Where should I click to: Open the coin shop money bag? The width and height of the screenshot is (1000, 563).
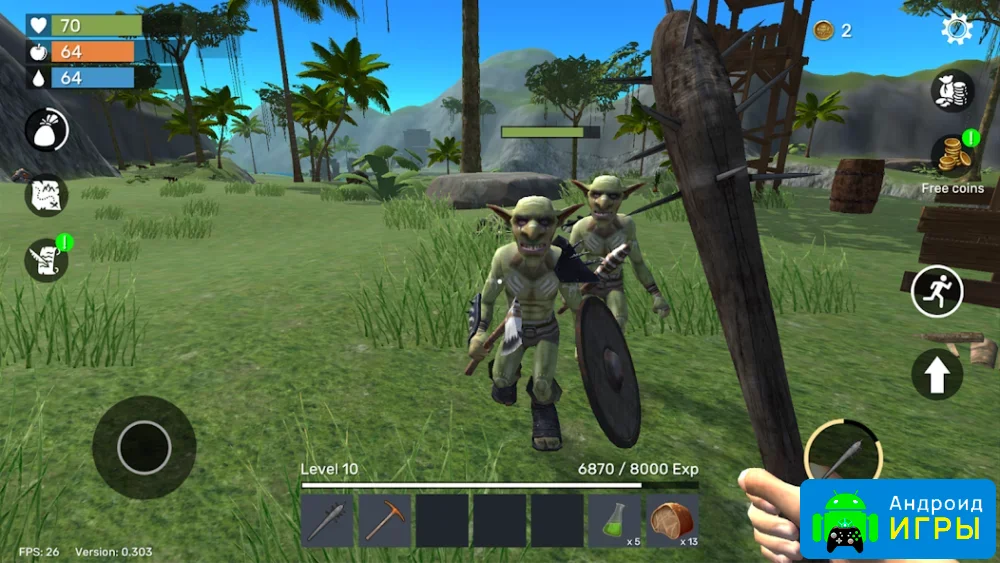coord(952,91)
